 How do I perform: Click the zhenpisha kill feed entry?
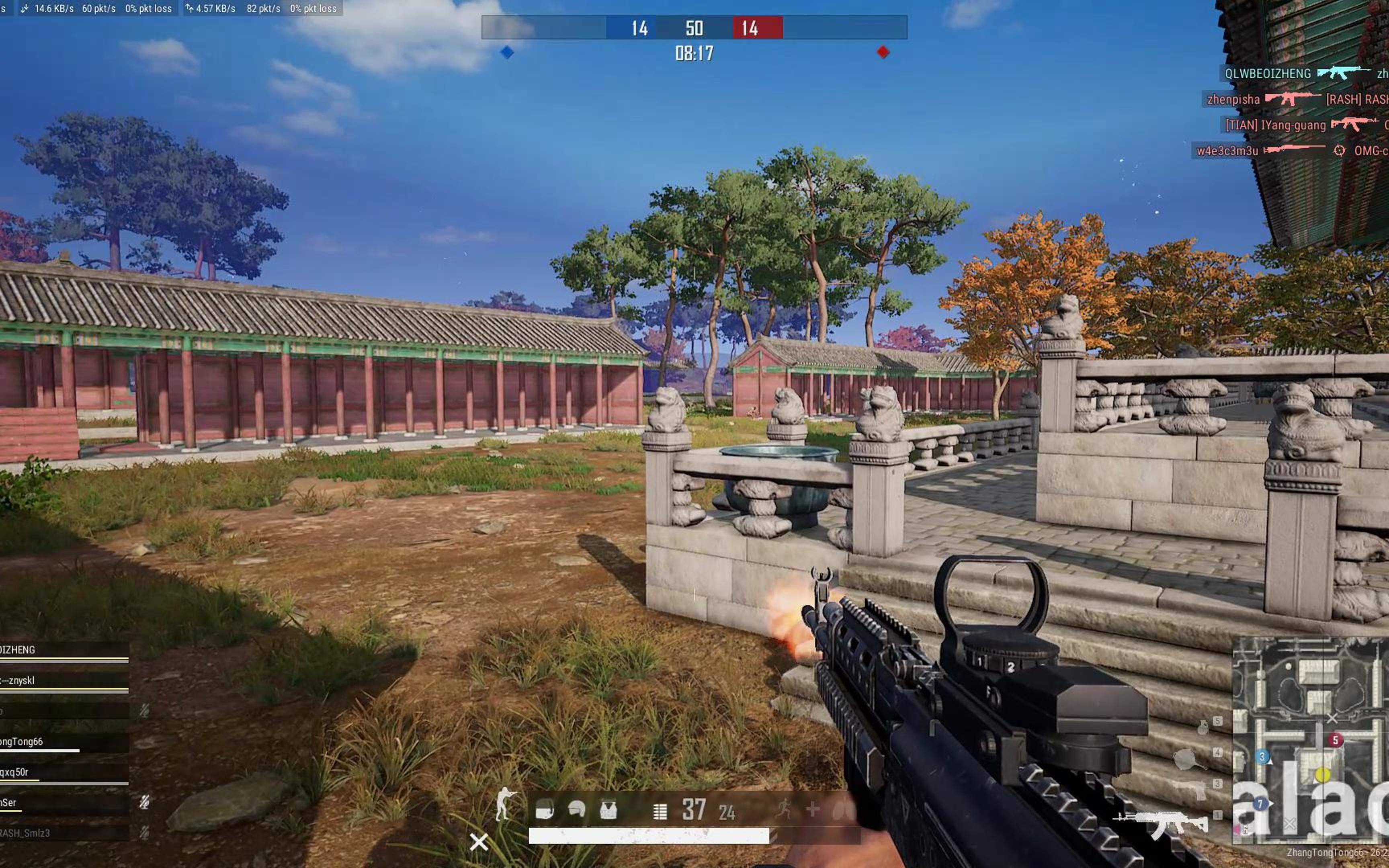(1234, 99)
